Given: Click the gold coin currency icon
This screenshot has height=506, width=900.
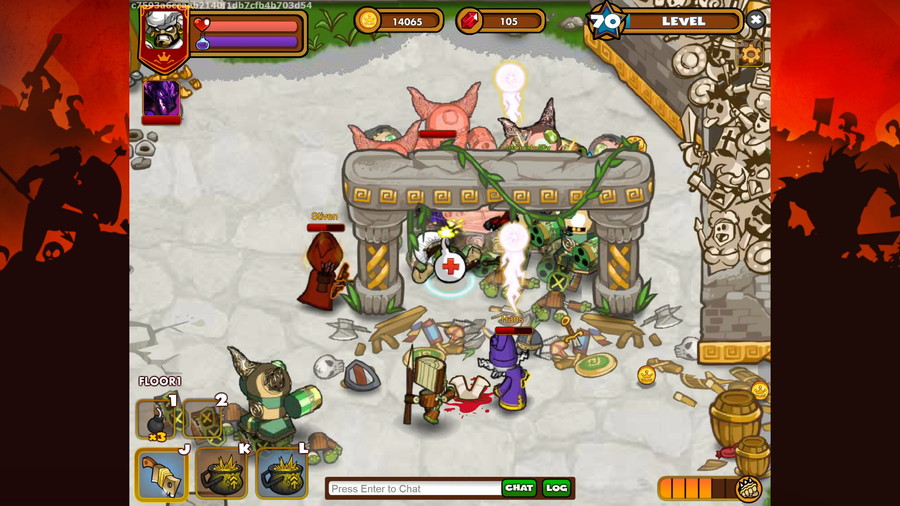Looking at the screenshot, I should [369, 21].
